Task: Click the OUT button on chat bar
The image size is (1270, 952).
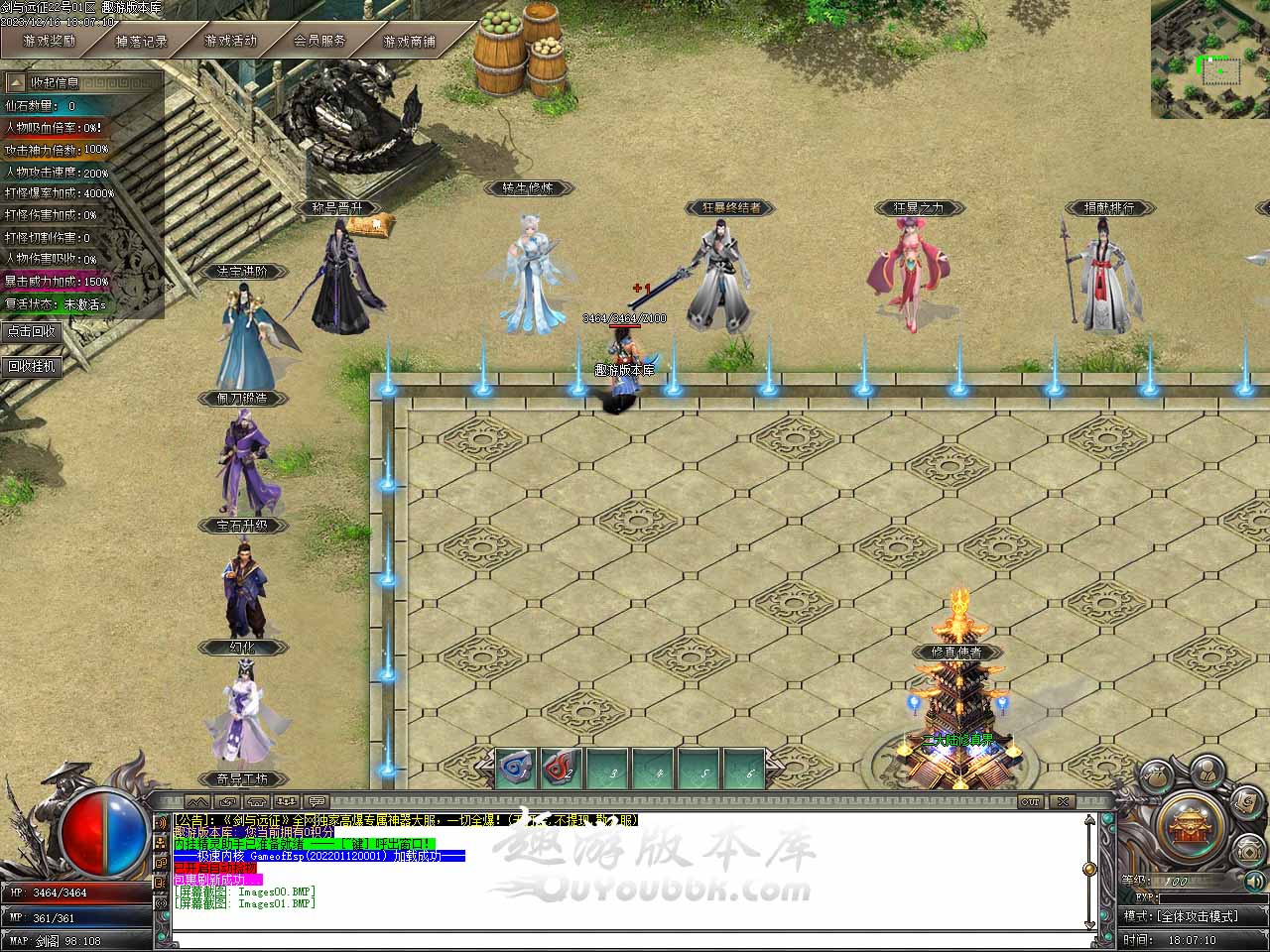Action: pyautogui.click(x=1031, y=801)
